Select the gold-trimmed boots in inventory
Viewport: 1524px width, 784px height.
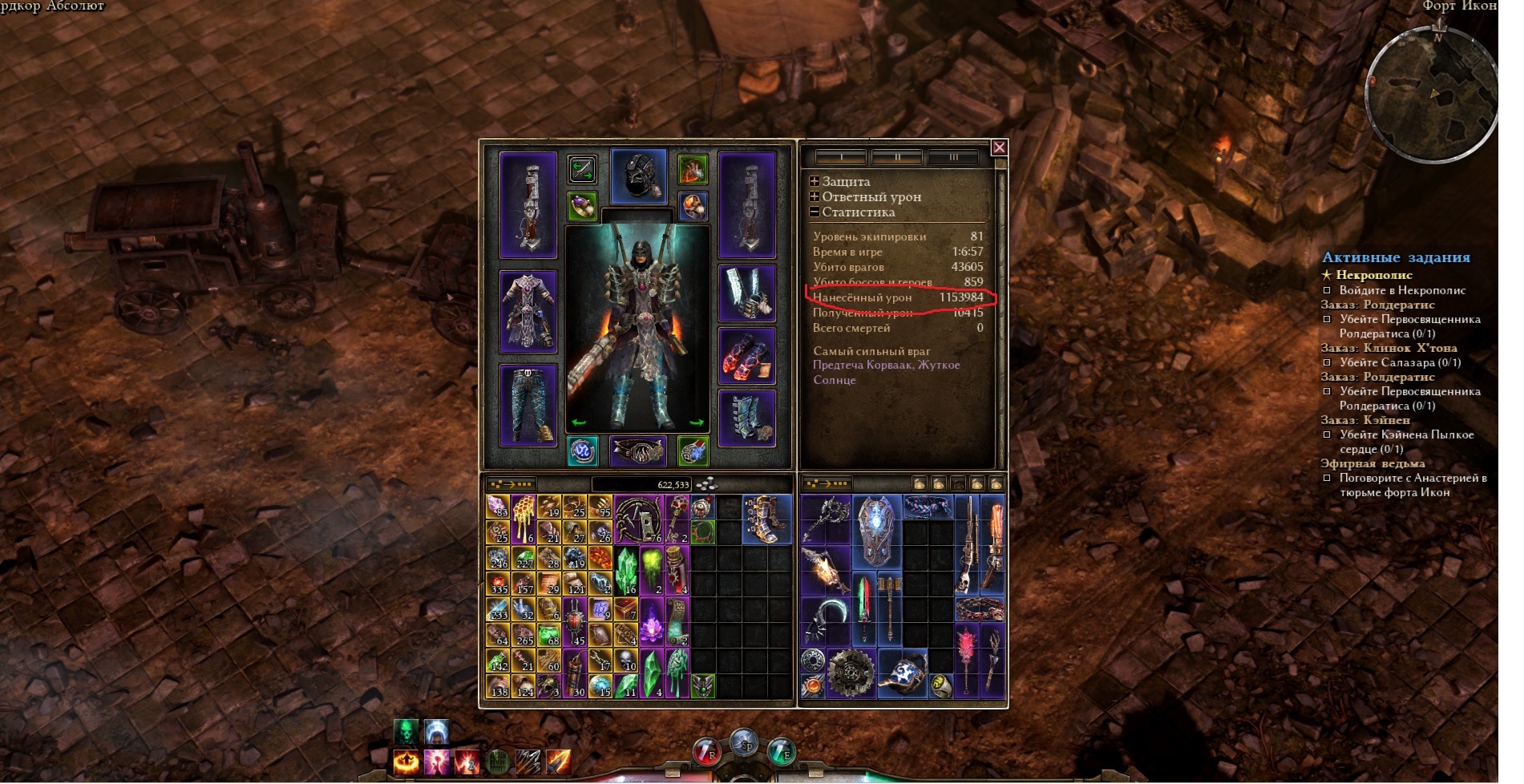pyautogui.click(x=766, y=519)
